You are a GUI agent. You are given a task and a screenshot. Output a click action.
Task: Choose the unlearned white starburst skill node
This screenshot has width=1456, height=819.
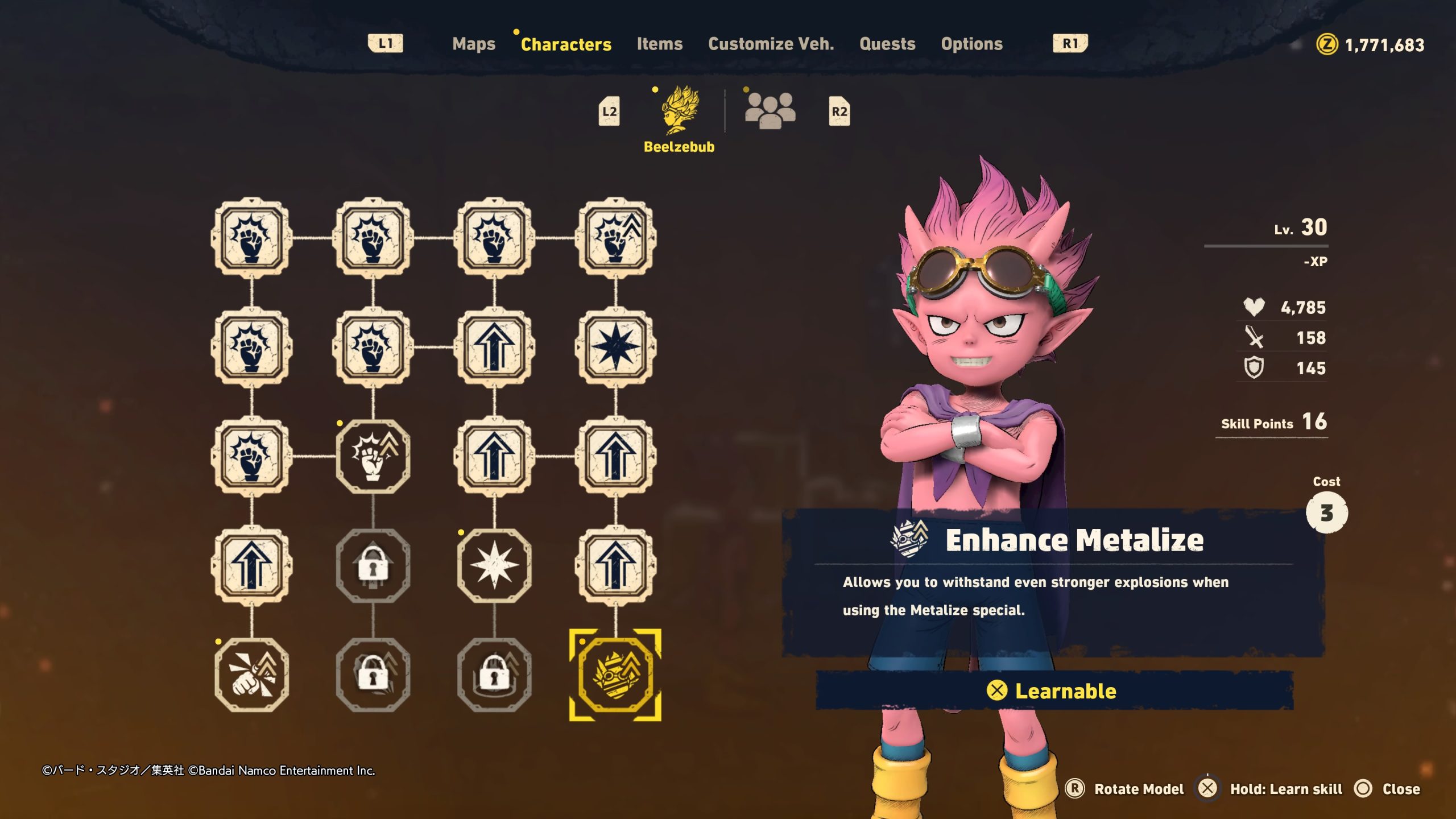(x=494, y=565)
